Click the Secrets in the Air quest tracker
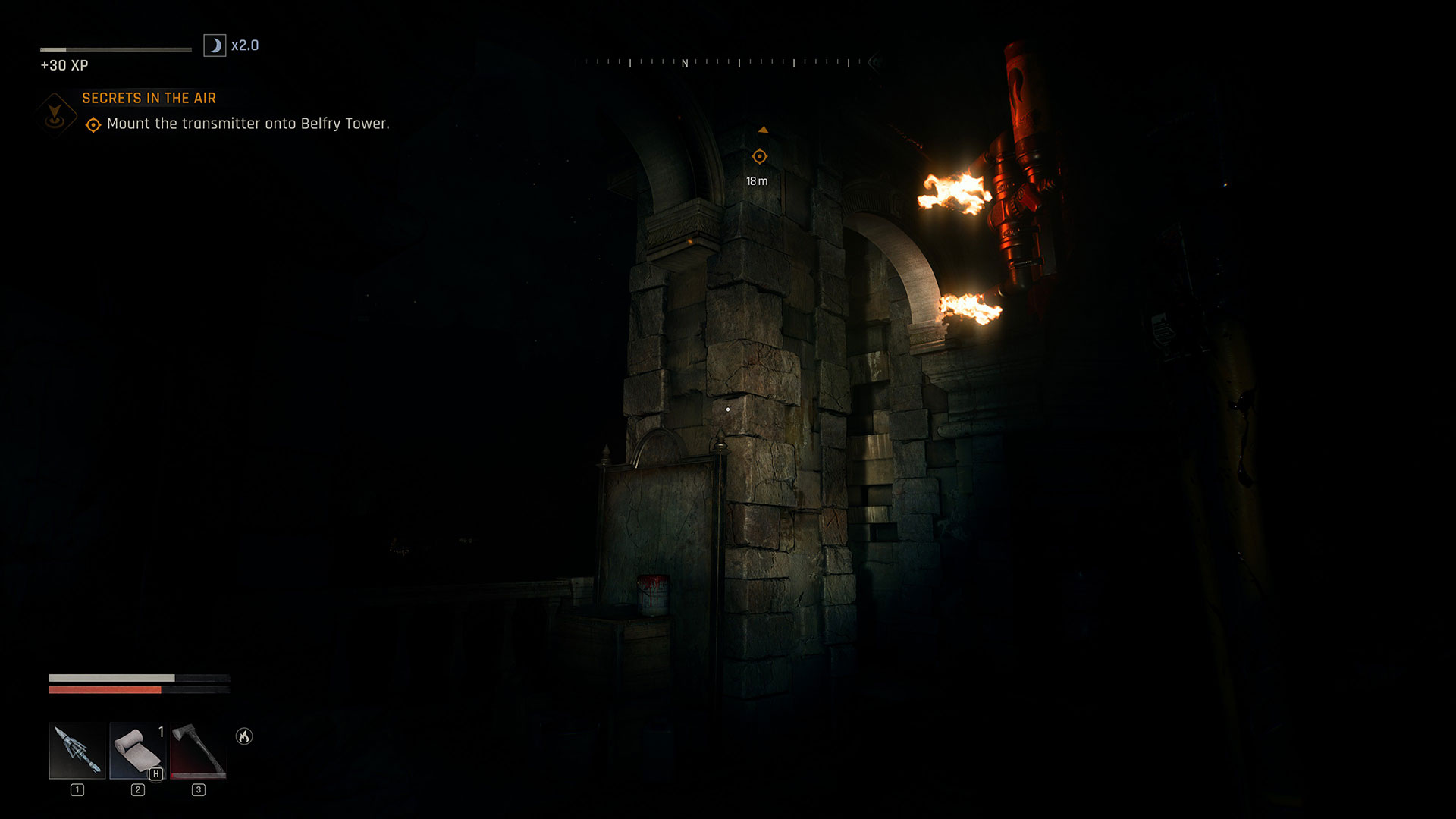 point(149,99)
